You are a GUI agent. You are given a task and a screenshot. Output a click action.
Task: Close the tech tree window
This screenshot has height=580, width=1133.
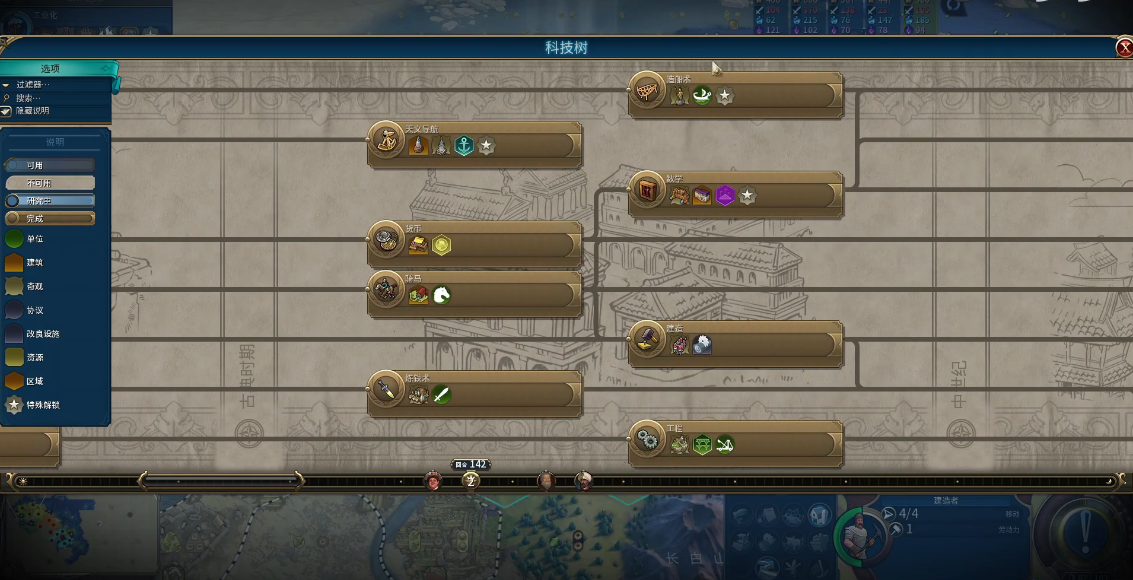point(1124,48)
